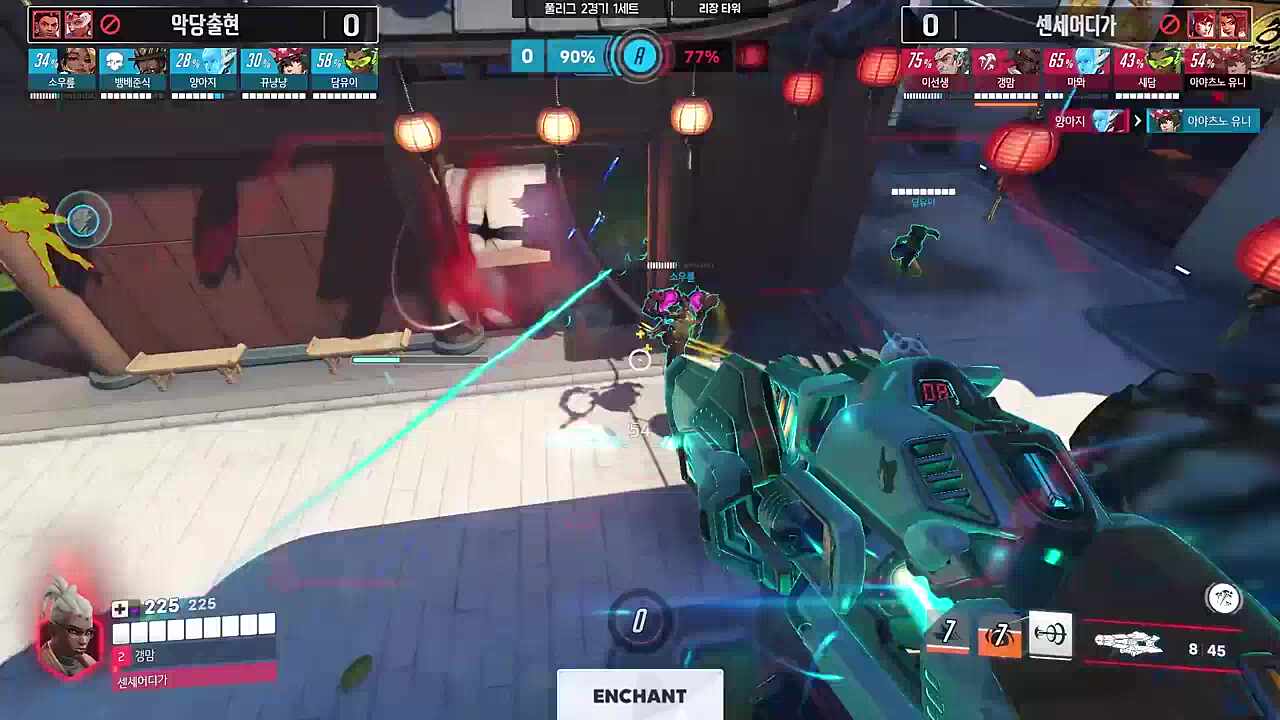1280x720 pixels.
Task: Choose blue team player 양아지's card
Action: 203,70
